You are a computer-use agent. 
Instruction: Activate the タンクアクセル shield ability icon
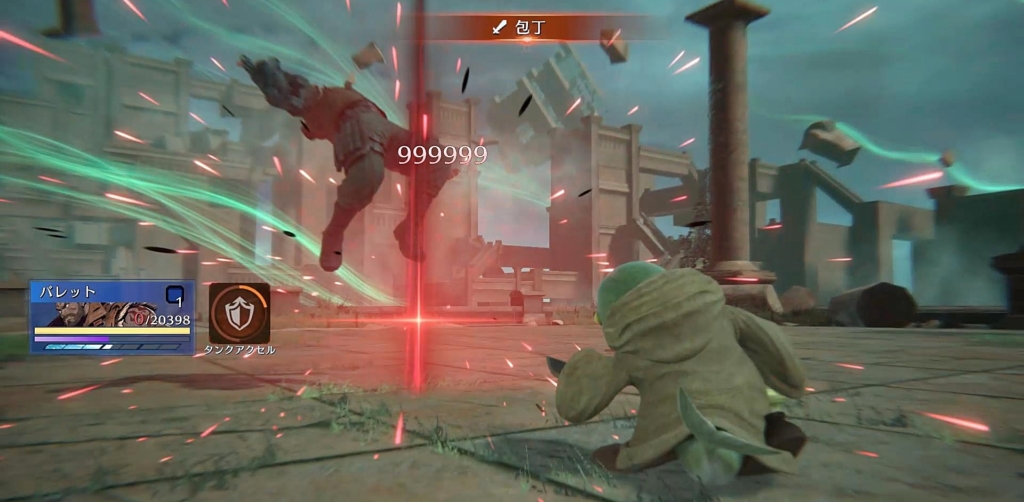point(239,313)
